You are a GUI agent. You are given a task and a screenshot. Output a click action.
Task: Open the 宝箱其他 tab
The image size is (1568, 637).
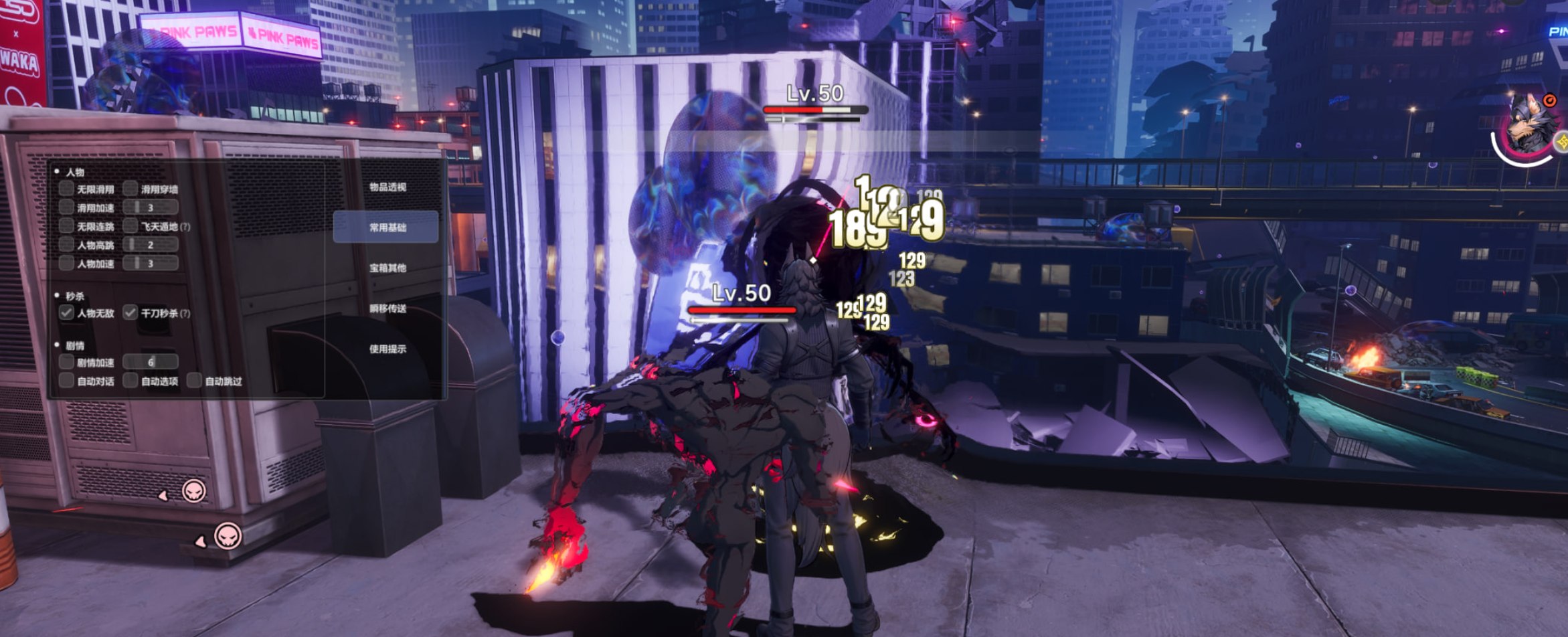pyautogui.click(x=387, y=268)
